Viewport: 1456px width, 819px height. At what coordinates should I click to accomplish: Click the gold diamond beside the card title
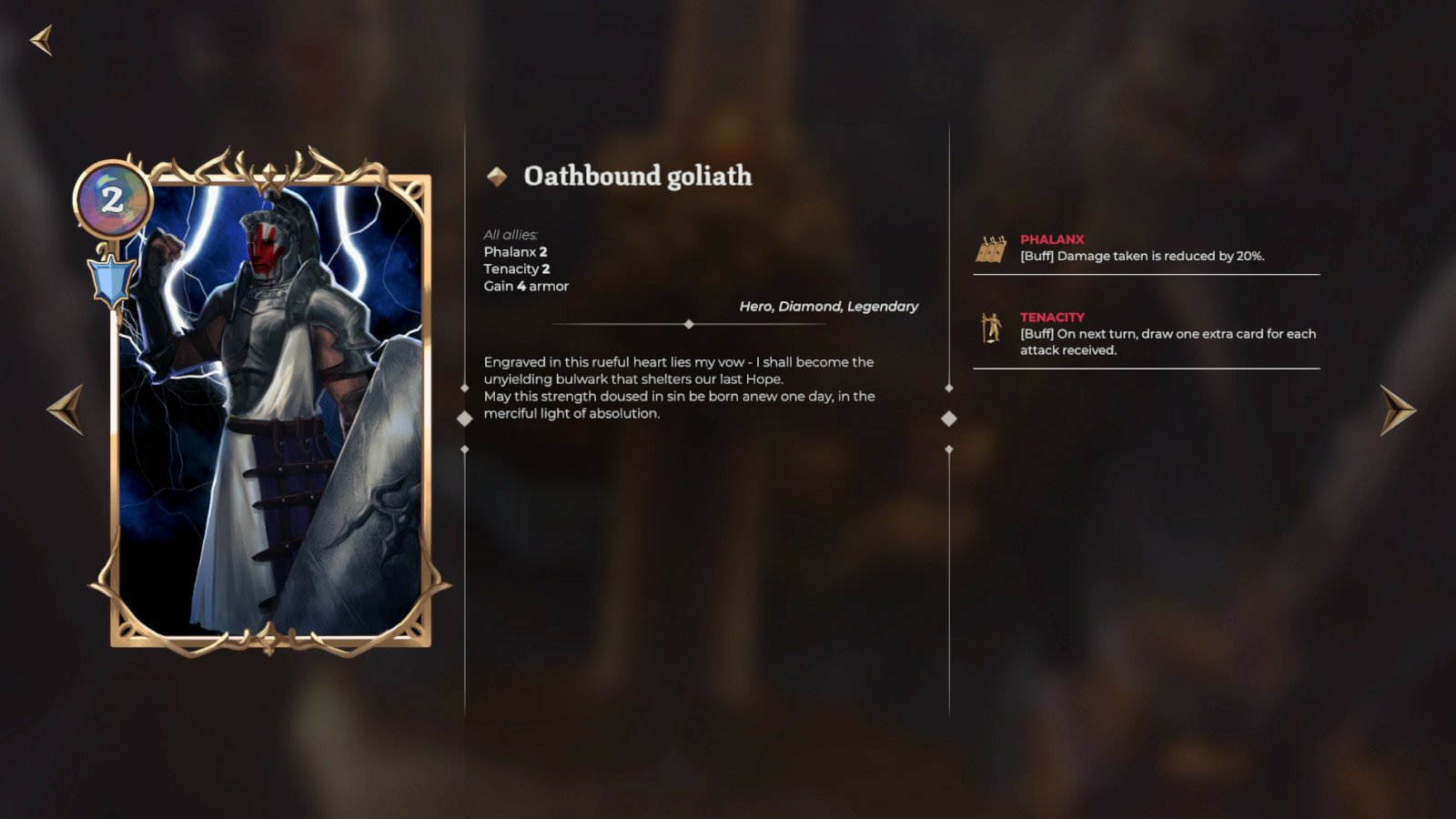(498, 176)
